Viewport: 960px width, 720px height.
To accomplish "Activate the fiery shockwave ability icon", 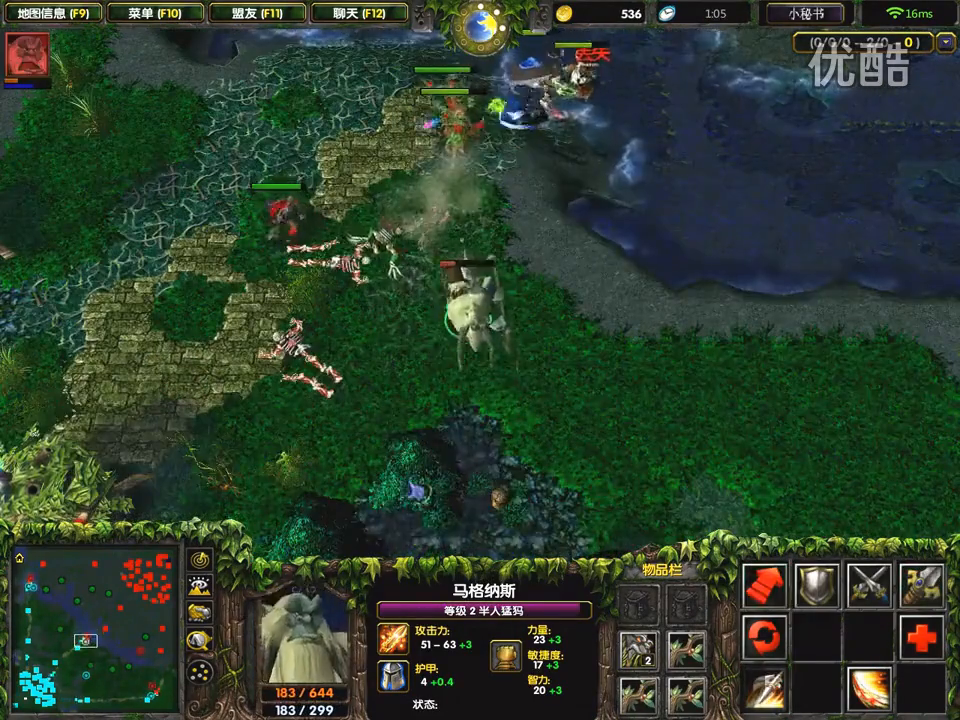I will [x=869, y=689].
